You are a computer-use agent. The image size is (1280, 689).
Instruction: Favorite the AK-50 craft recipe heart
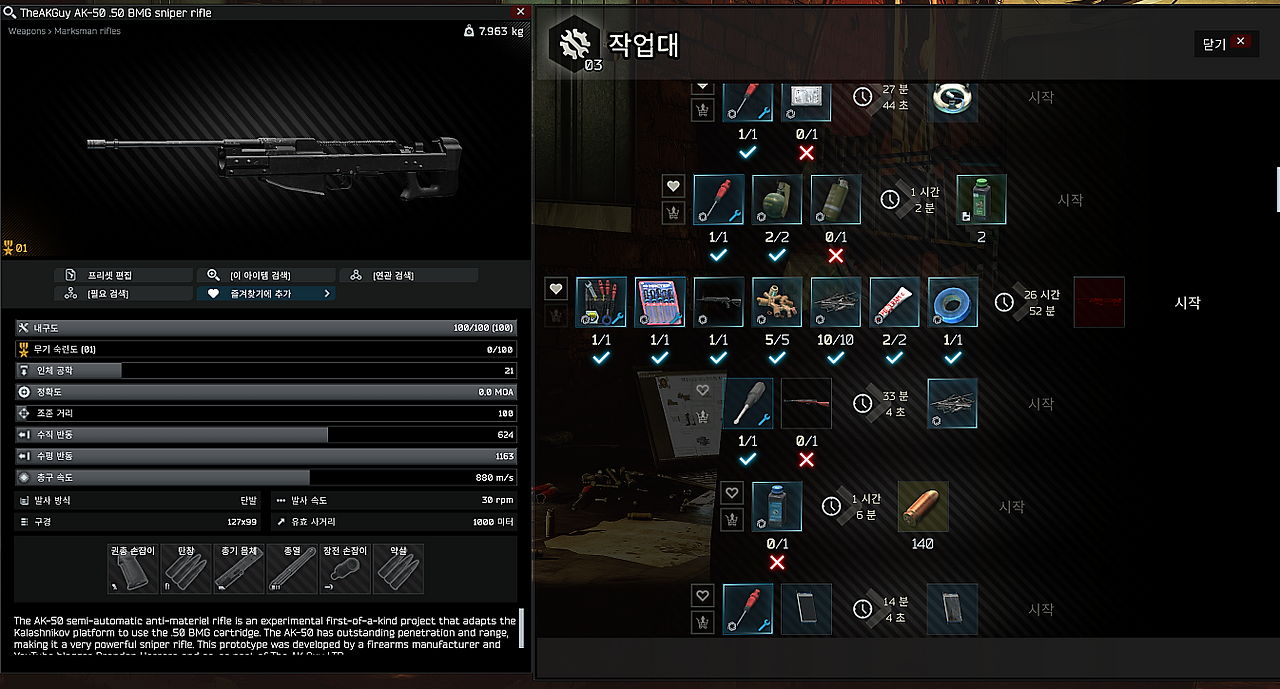point(557,289)
